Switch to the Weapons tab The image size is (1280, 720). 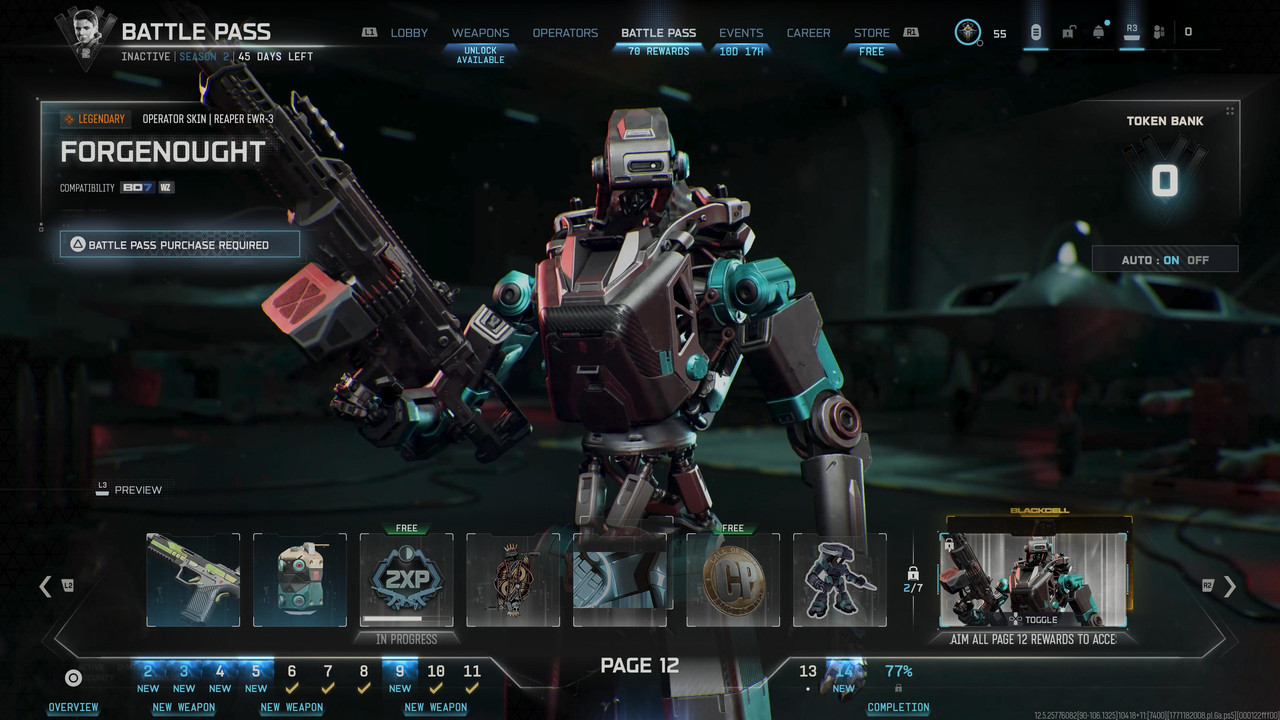(x=480, y=33)
